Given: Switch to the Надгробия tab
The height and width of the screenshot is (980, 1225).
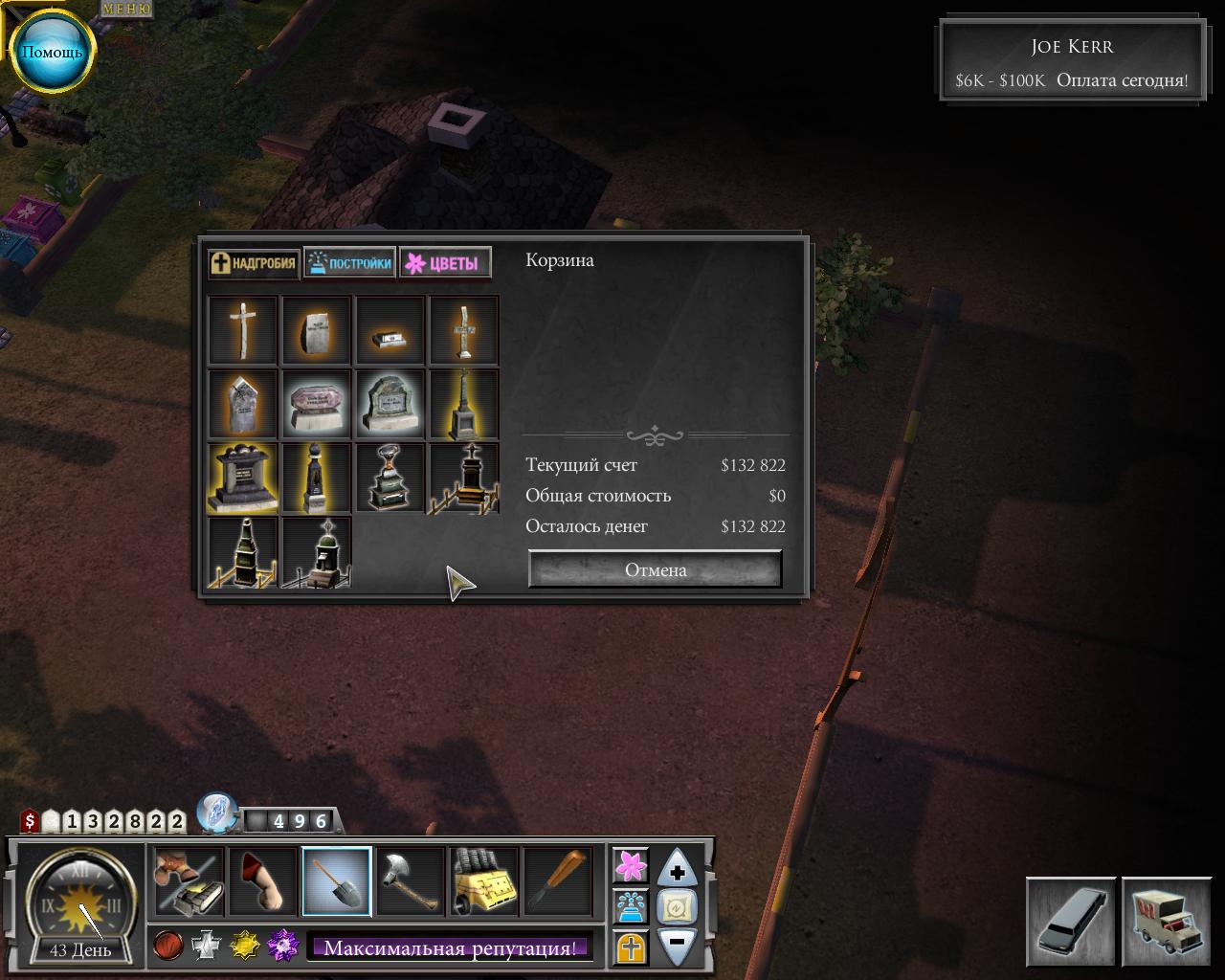Looking at the screenshot, I should (x=255, y=263).
